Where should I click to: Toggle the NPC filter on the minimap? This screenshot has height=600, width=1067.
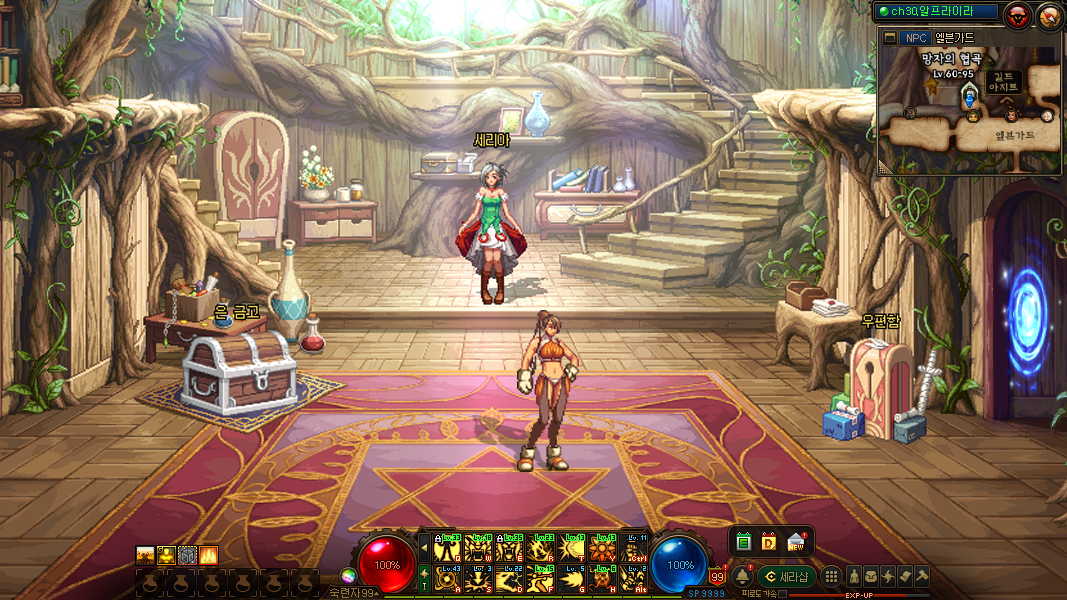pos(914,38)
